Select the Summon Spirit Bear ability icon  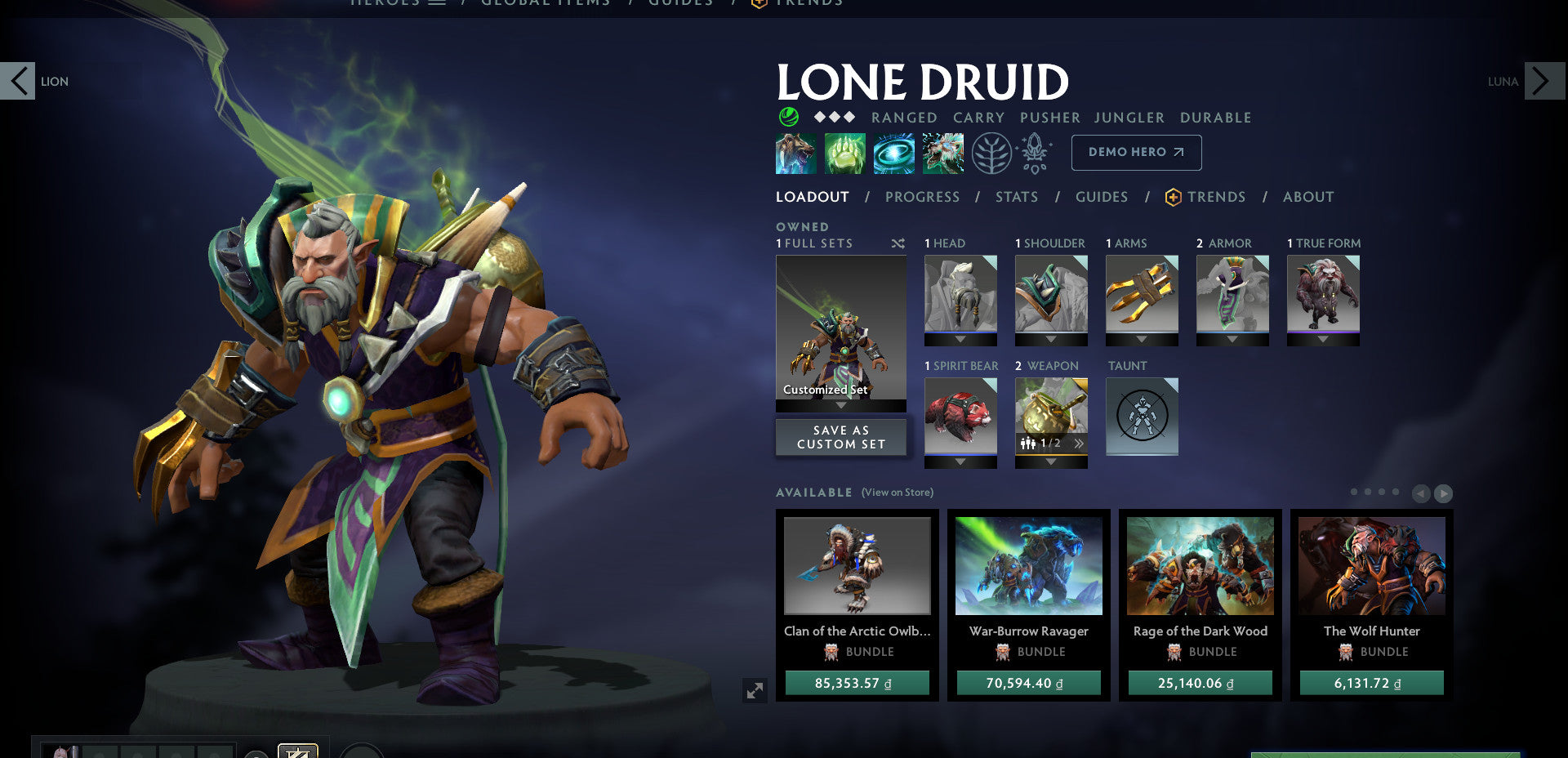tap(796, 153)
